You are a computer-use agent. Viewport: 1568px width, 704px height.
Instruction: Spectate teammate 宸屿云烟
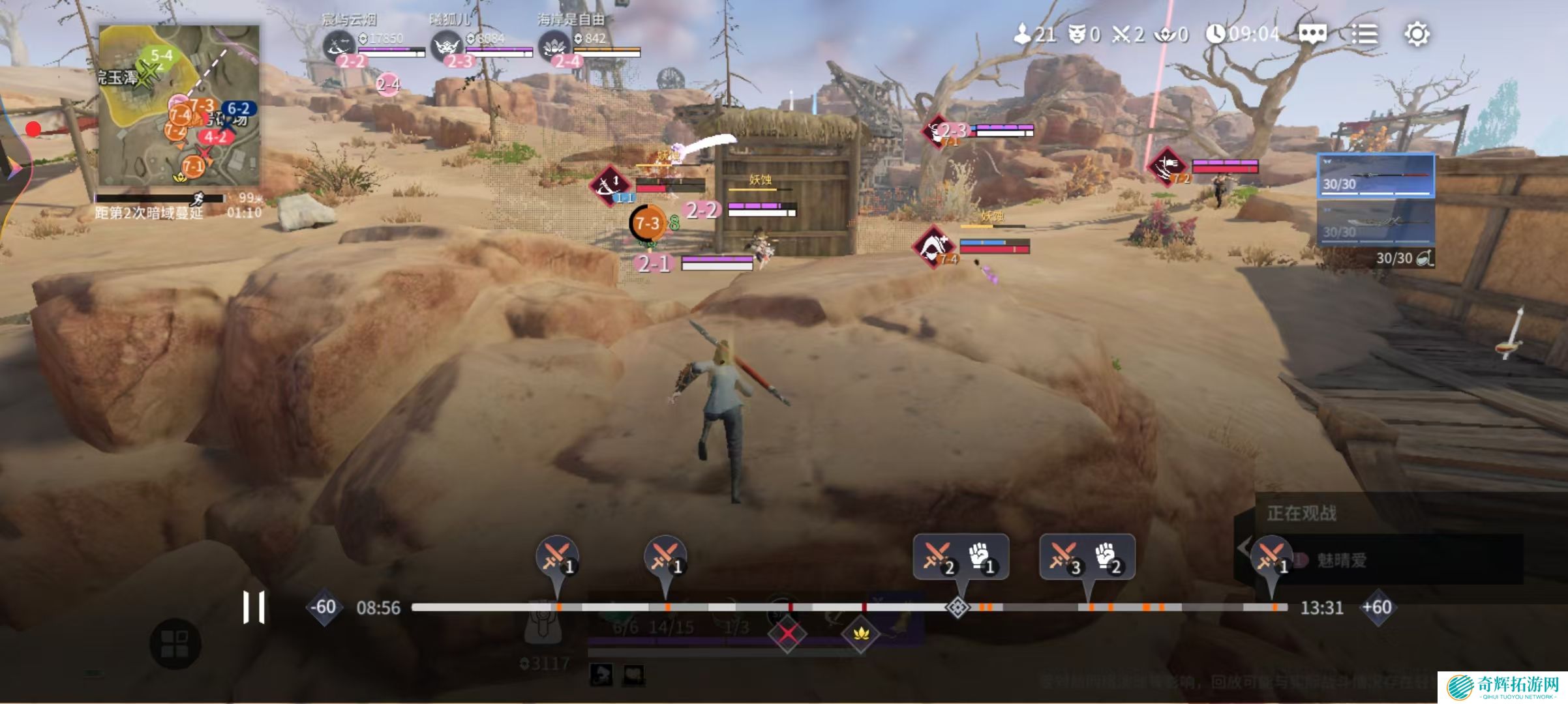coord(340,47)
